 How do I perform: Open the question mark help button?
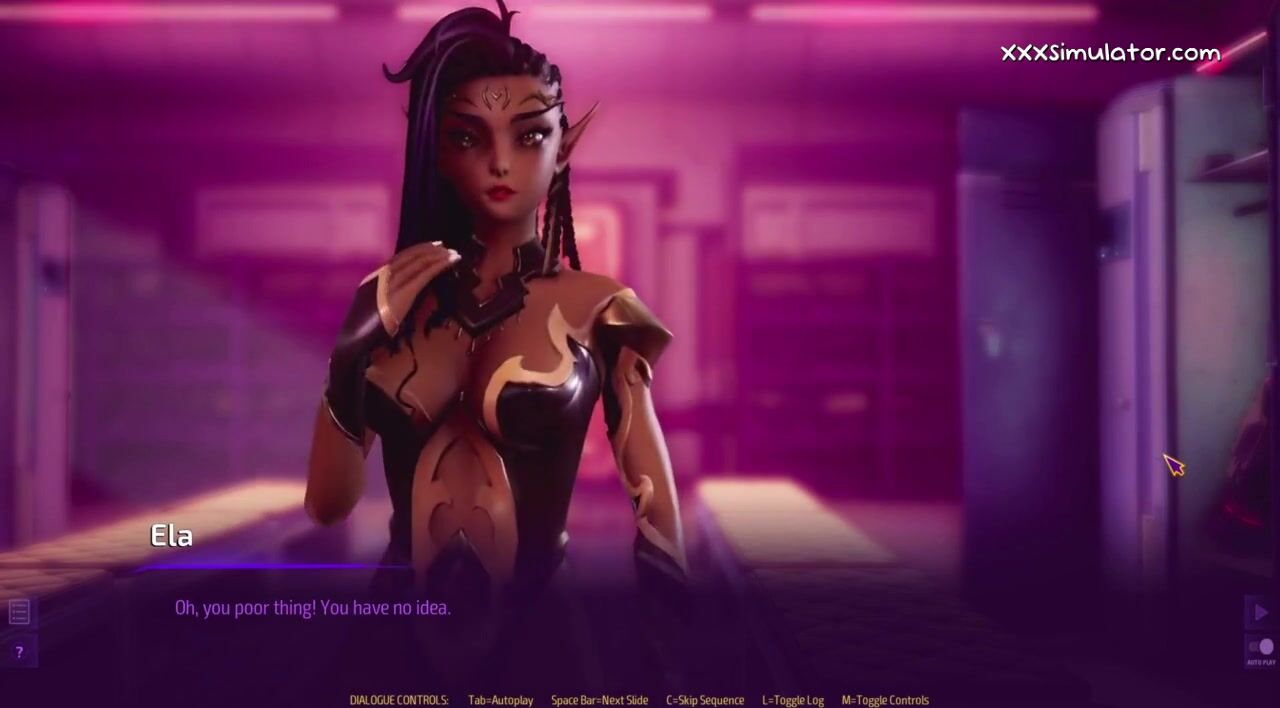[x=19, y=652]
